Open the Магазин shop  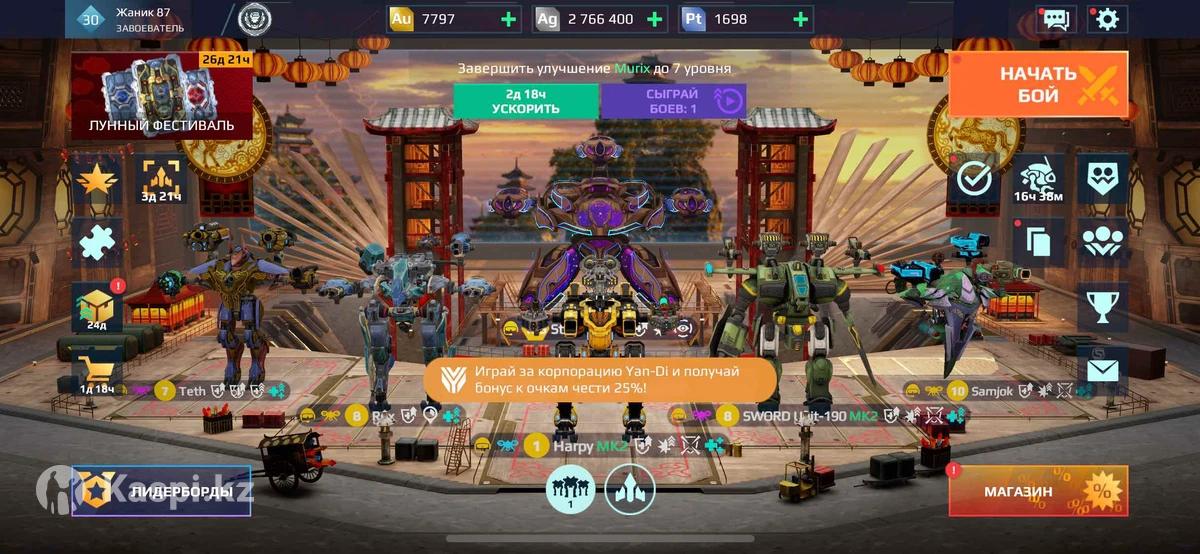[1038, 491]
